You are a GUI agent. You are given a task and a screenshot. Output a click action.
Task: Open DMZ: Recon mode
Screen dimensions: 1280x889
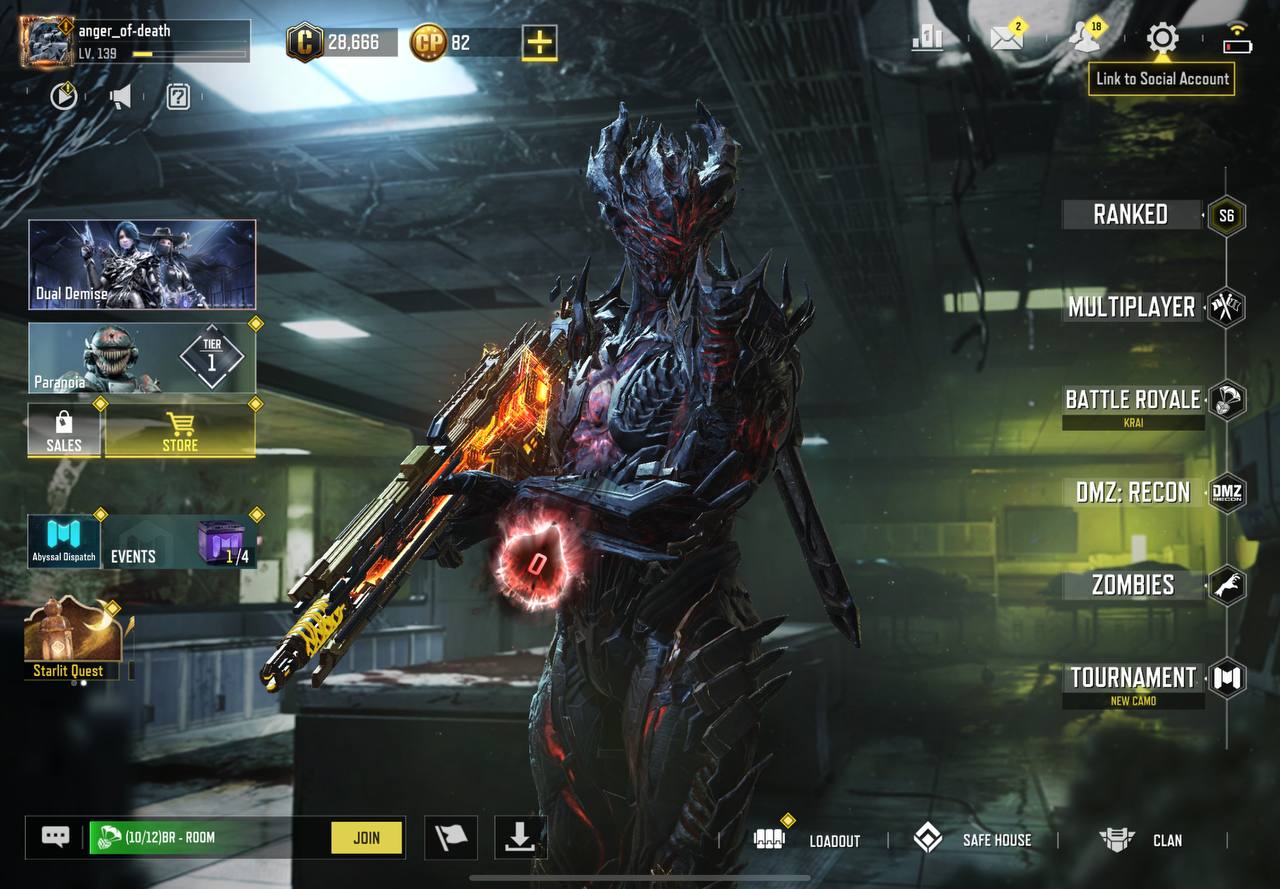coord(1133,492)
